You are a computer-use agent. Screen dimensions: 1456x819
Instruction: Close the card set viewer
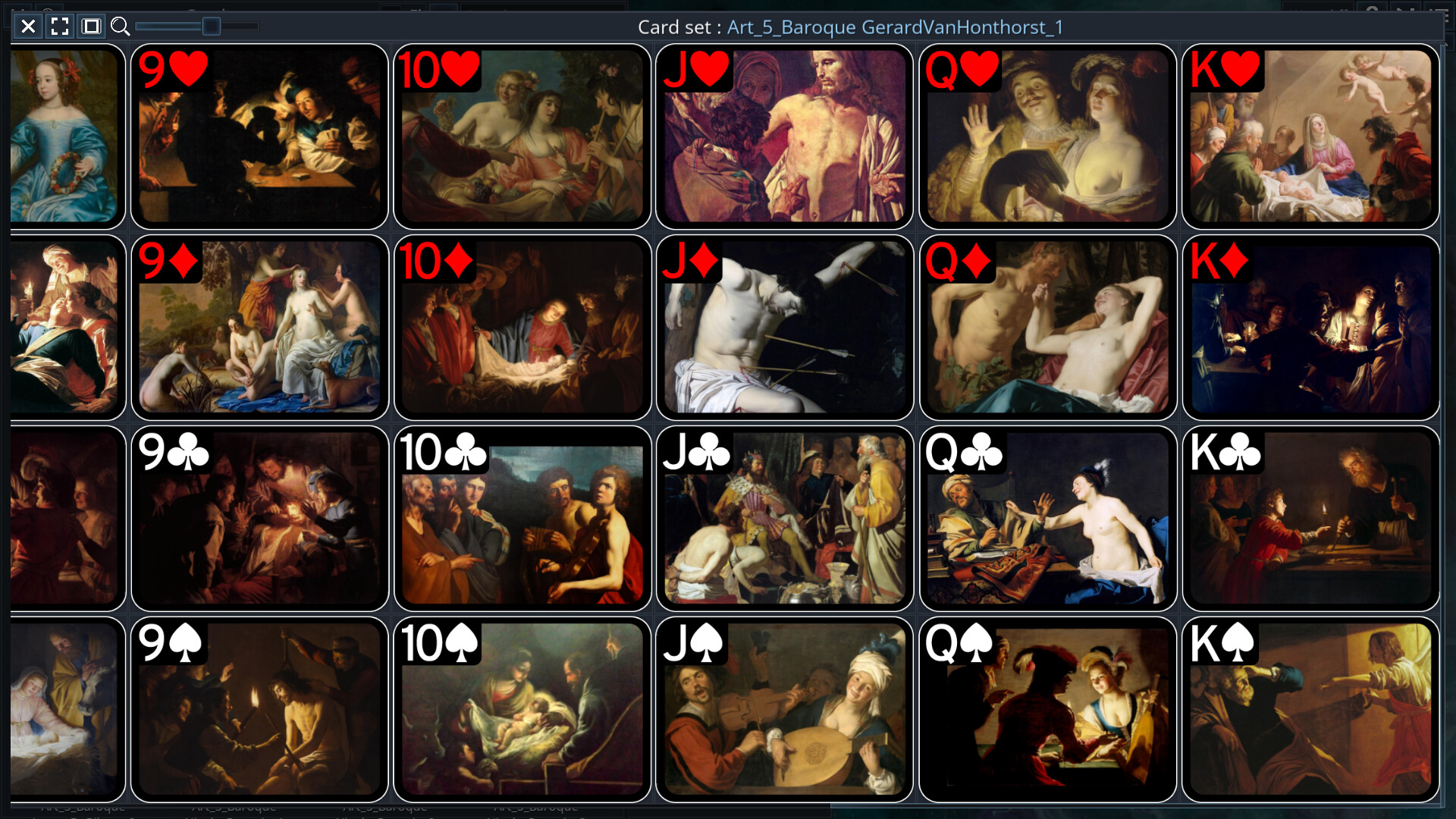click(x=28, y=27)
